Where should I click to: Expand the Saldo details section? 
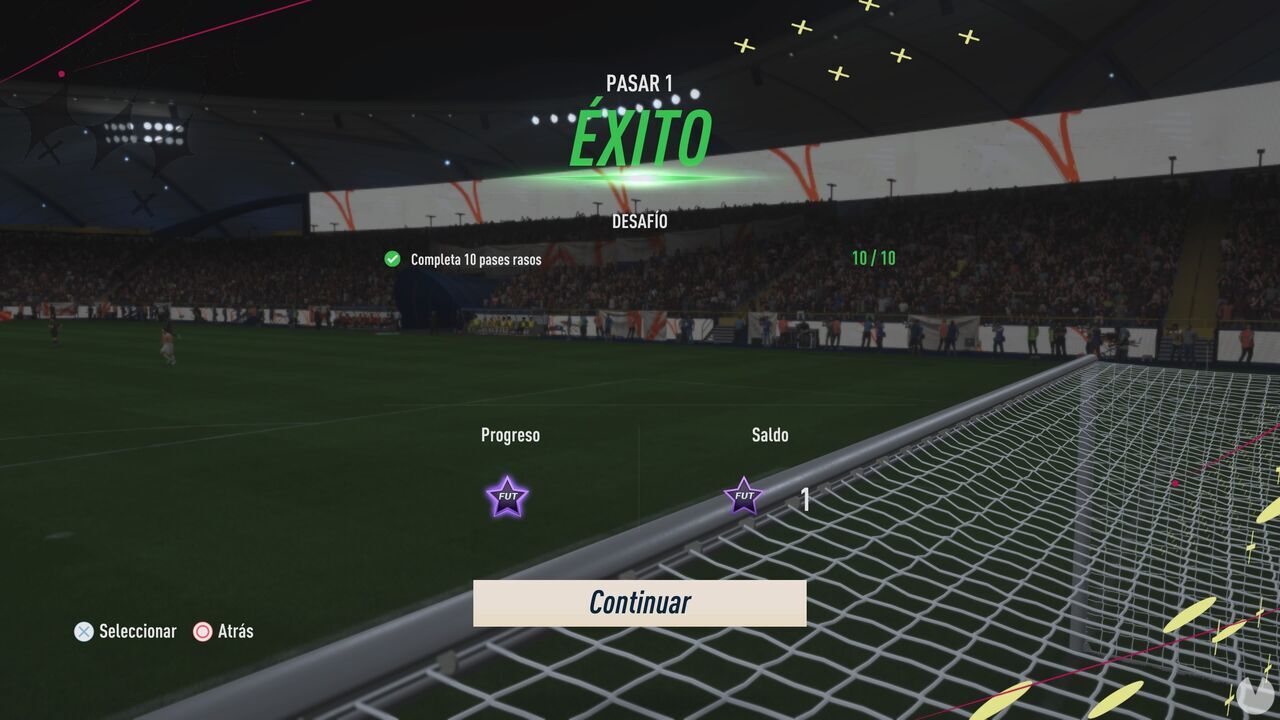tap(770, 435)
